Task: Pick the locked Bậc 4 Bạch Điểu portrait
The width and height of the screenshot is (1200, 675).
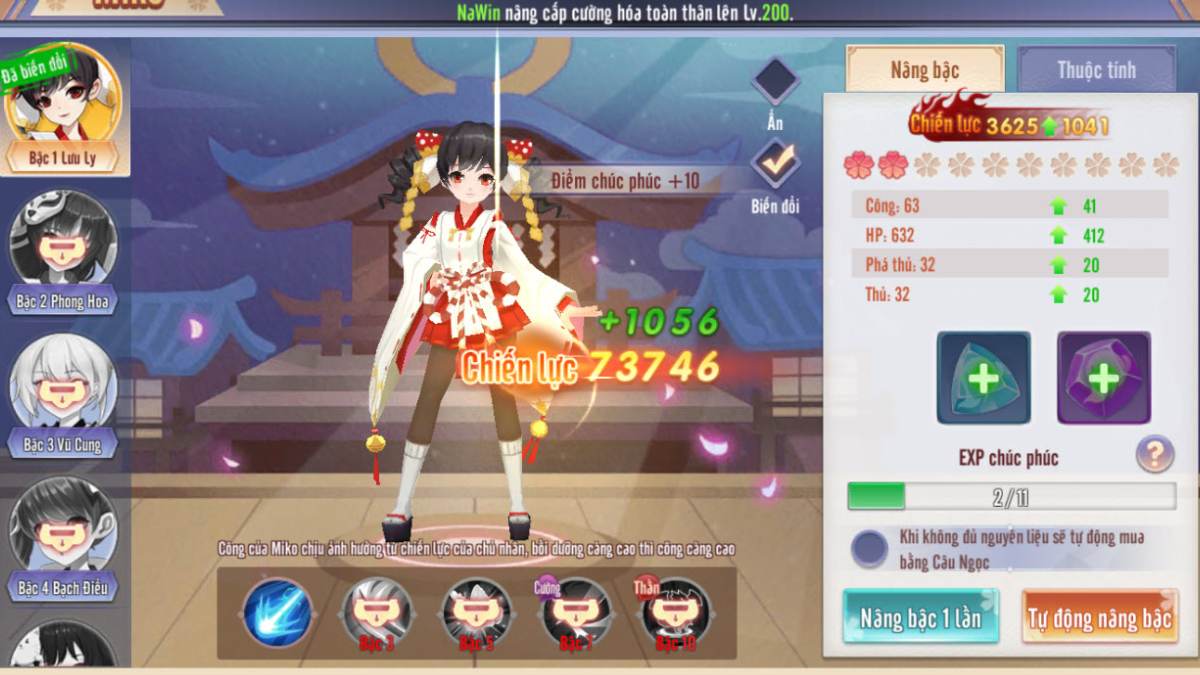Action: (62, 534)
